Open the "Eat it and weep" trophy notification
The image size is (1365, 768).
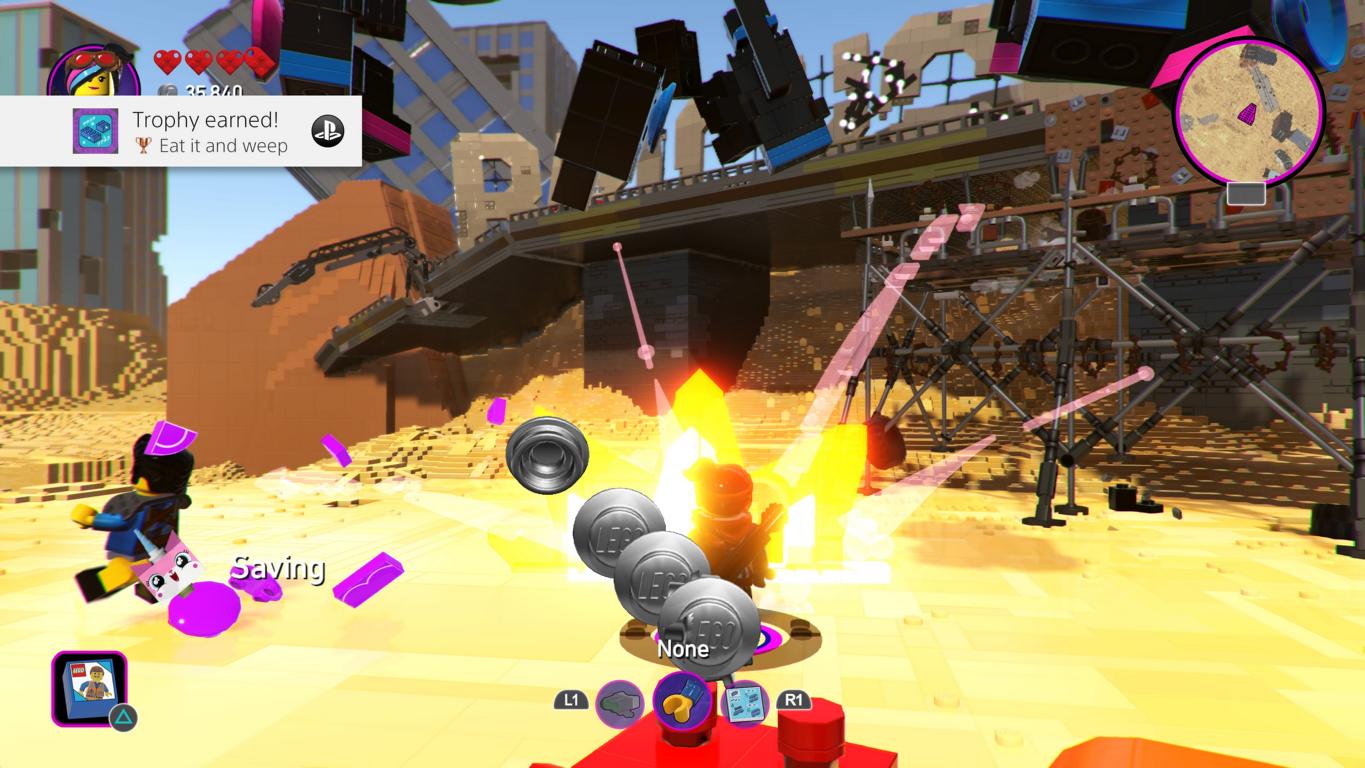210,132
